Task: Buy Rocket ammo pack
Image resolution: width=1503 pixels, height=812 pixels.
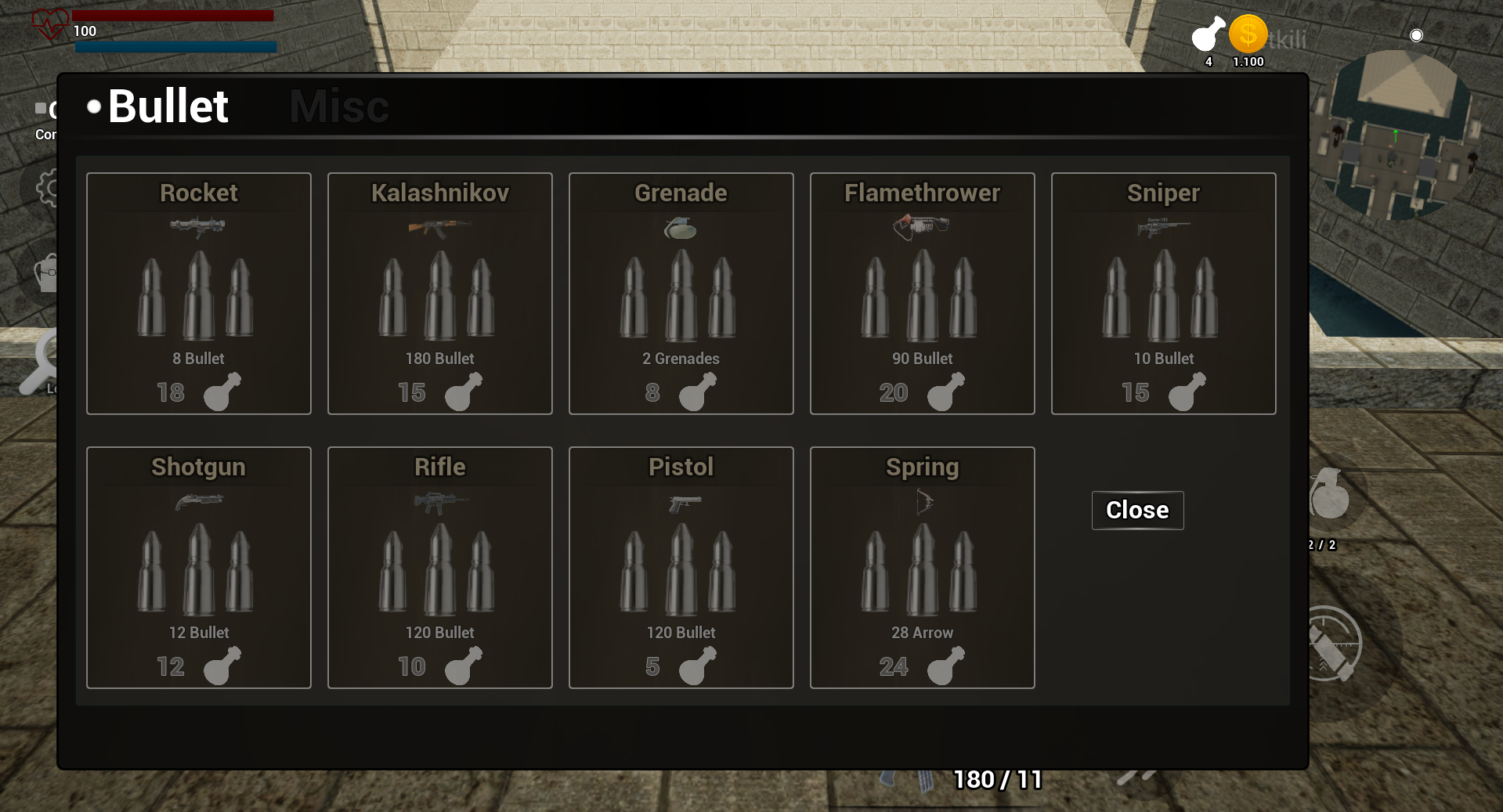Action: tap(199, 294)
